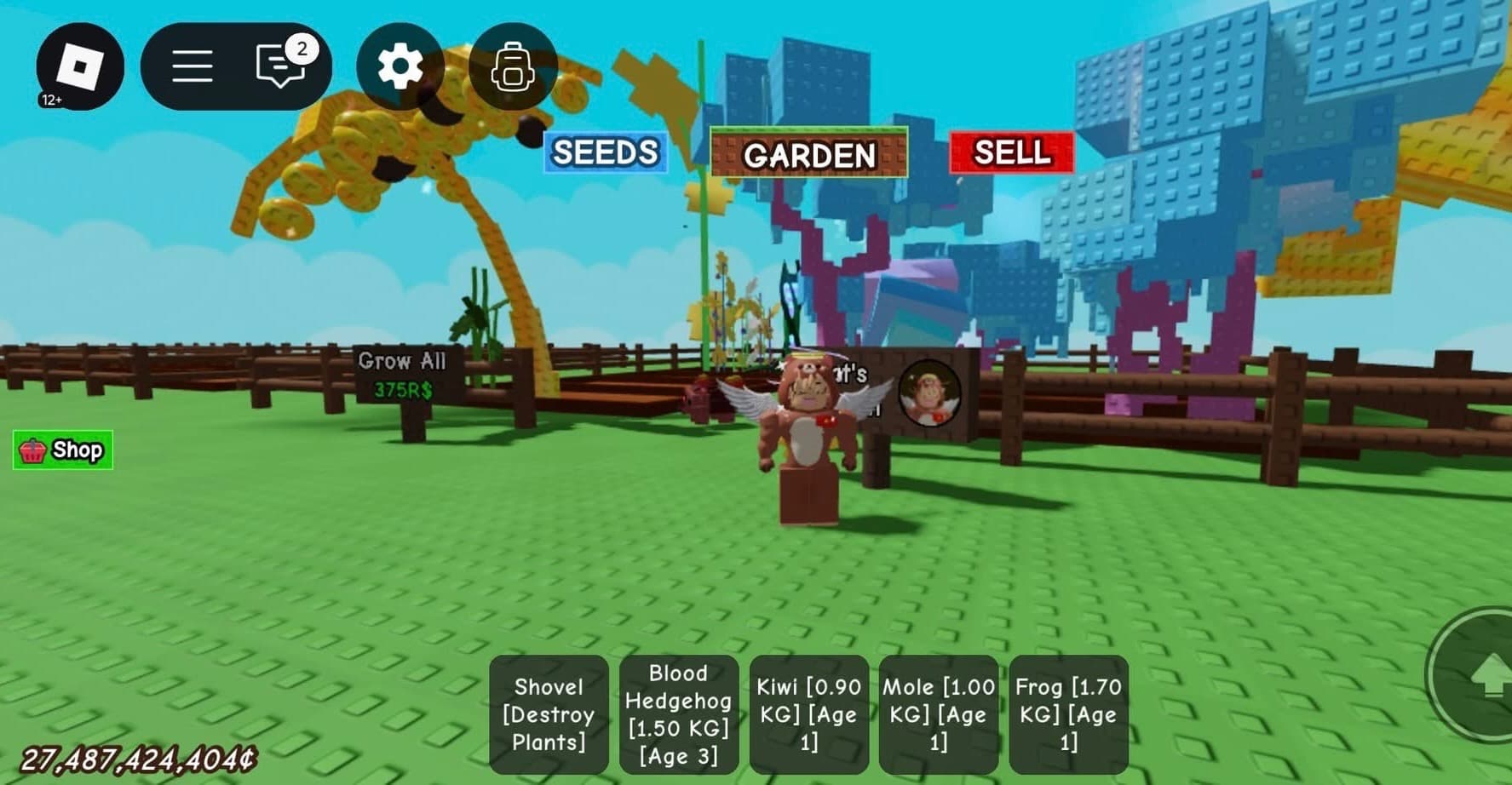The height and width of the screenshot is (785, 1512).
Task: Go to the SELL stand
Action: [x=1011, y=152]
